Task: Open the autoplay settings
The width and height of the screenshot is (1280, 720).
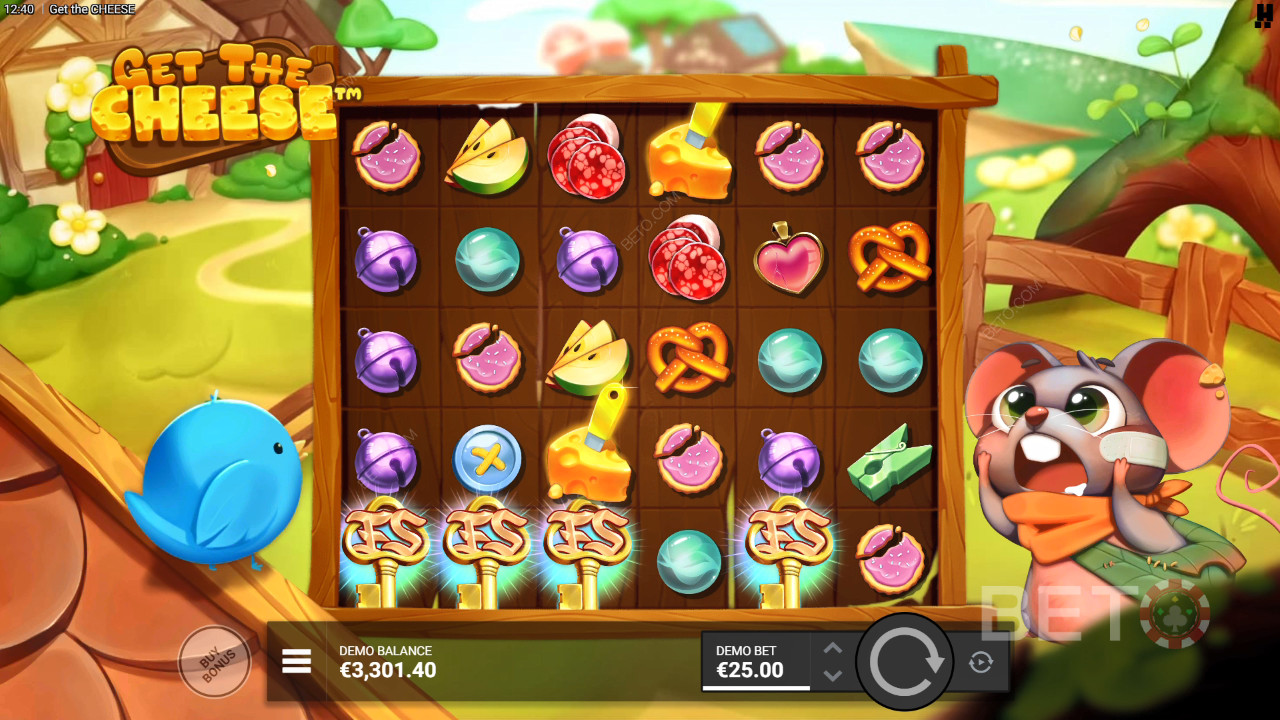Action: click(979, 662)
